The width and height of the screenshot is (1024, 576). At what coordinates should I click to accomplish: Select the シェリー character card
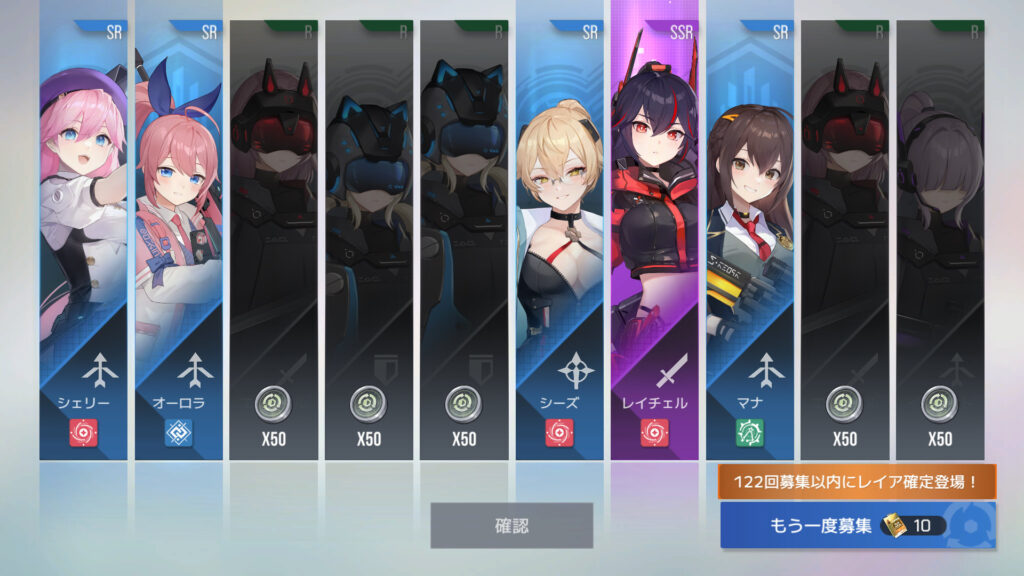tap(84, 240)
